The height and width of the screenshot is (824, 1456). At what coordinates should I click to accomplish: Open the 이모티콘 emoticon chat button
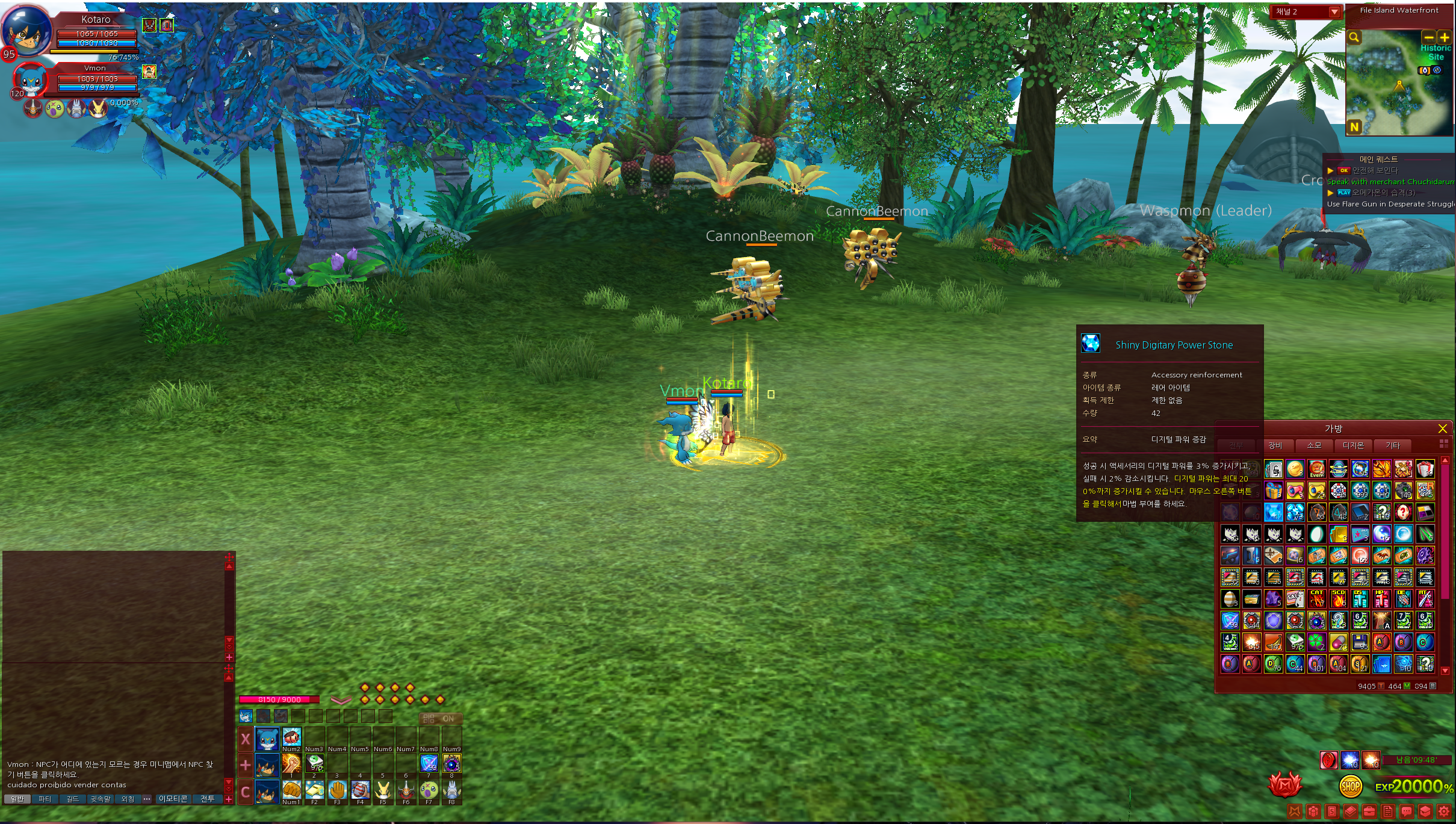click(173, 799)
